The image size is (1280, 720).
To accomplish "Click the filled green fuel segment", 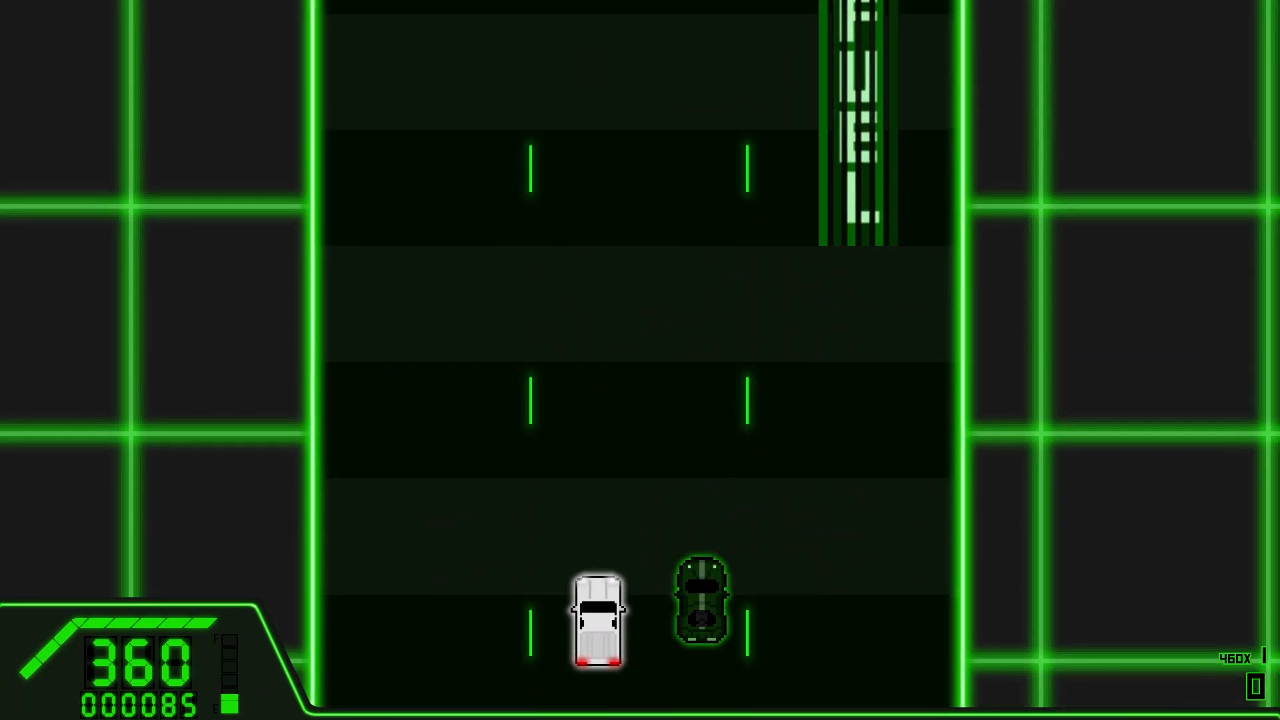I will point(230,701).
